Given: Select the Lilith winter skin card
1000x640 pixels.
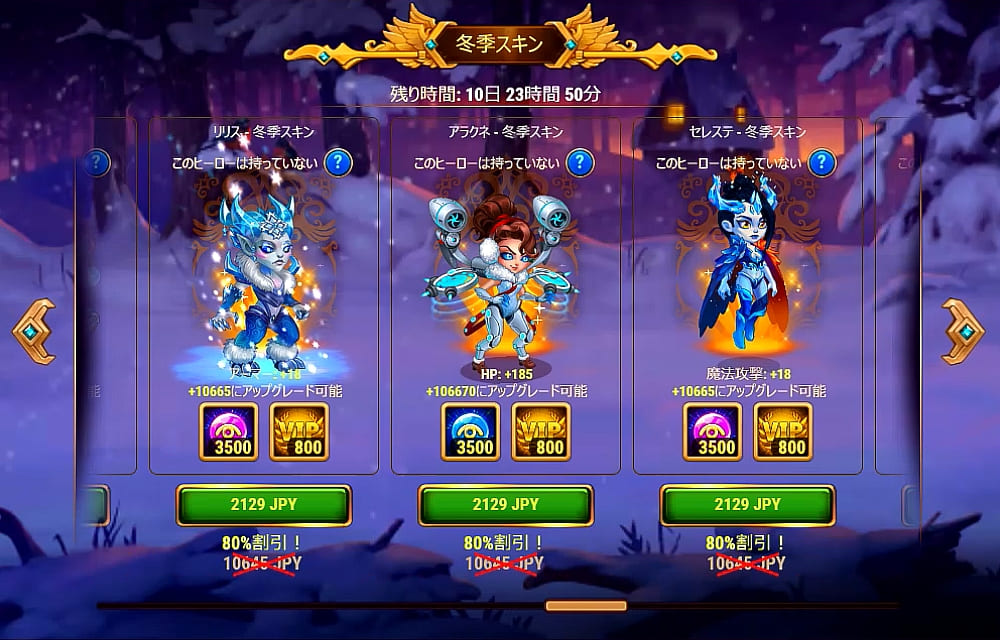Looking at the screenshot, I should coord(264,290).
